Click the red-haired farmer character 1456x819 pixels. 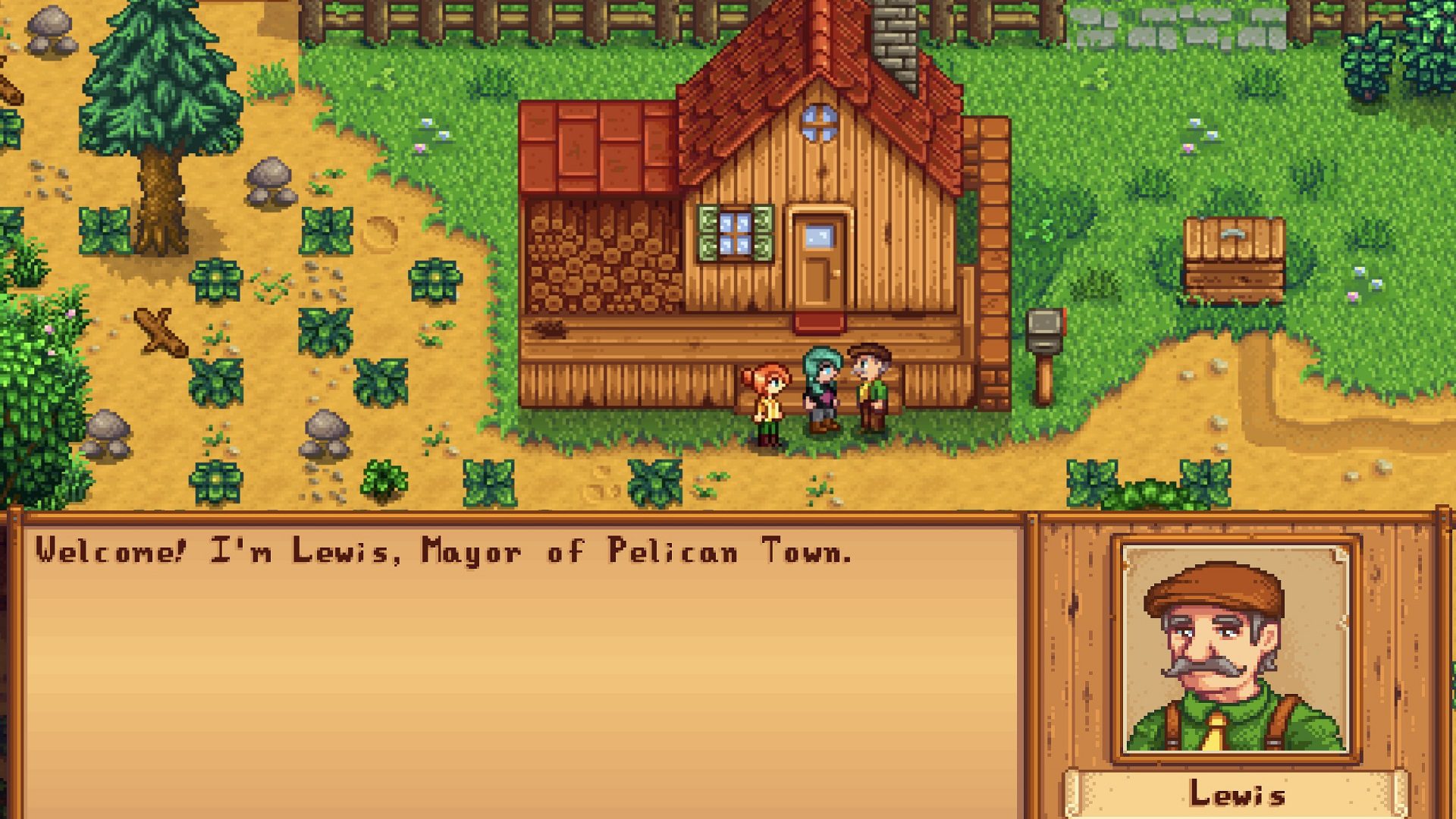[770, 398]
